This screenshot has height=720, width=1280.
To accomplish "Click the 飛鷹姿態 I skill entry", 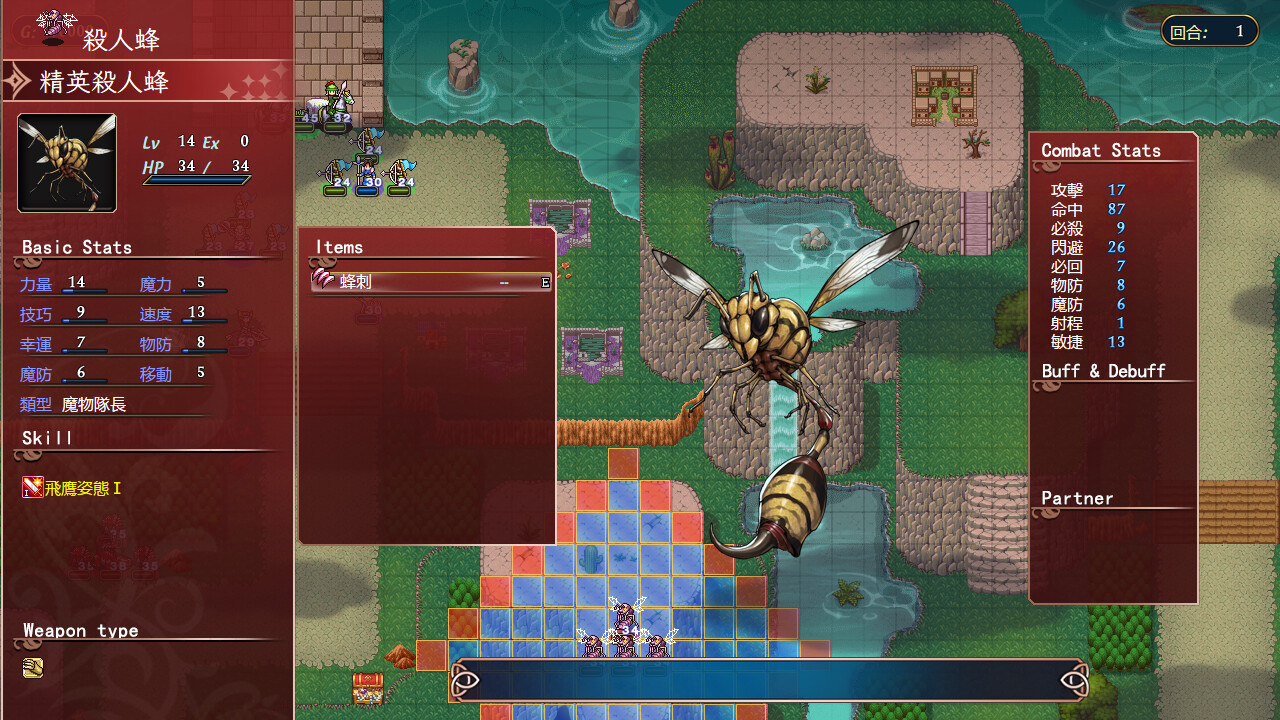I will (x=74, y=488).
